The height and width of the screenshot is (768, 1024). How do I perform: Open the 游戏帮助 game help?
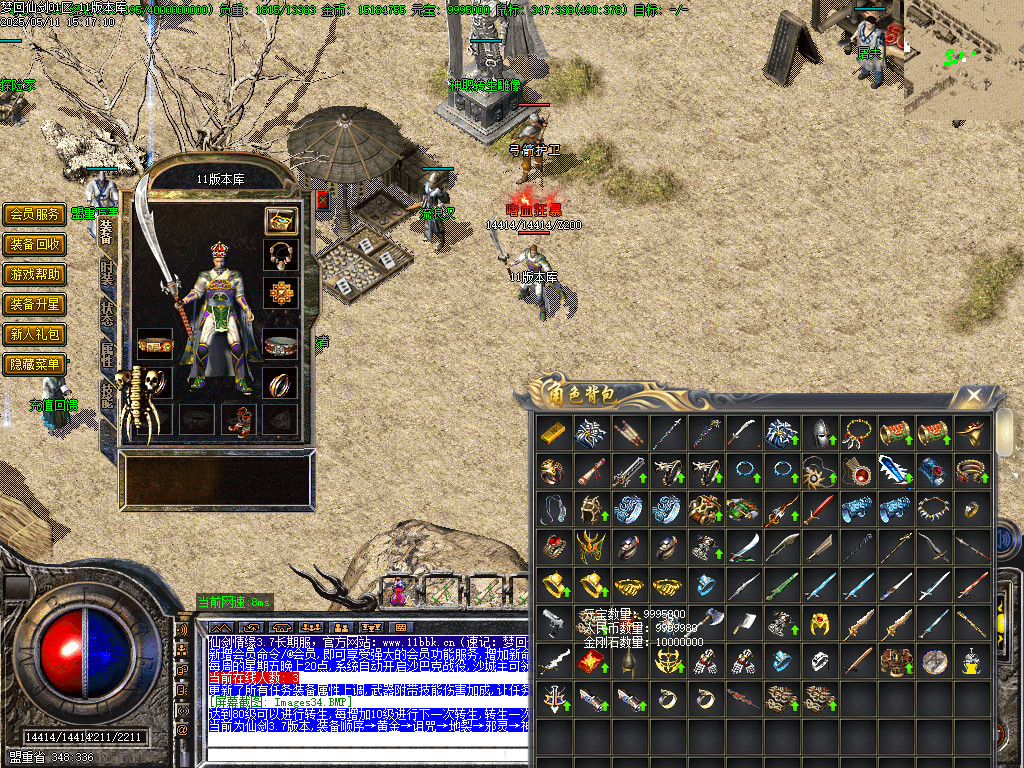tap(35, 274)
